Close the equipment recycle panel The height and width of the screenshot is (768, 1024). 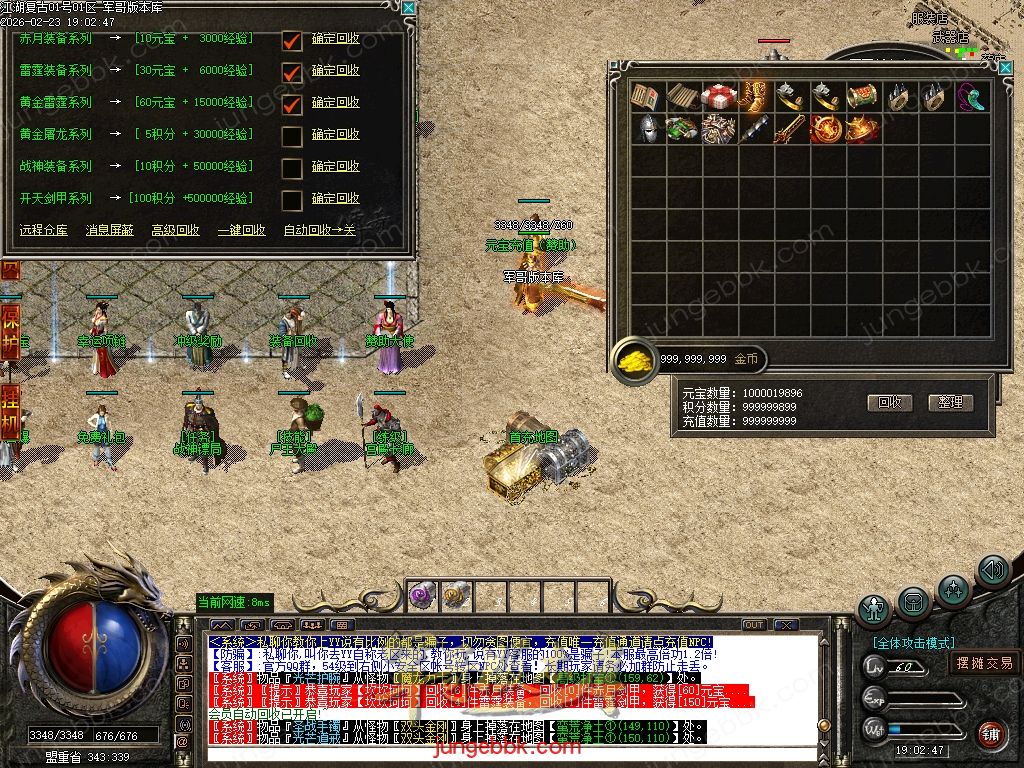point(408,7)
